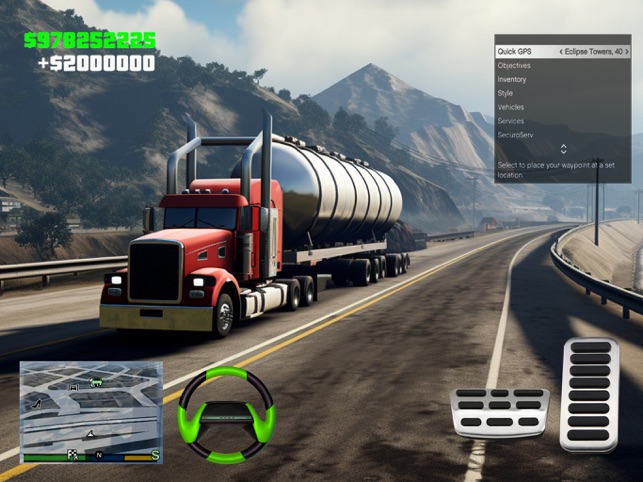Open the Objectives menu entry
Screen dimensions: 643x482
click(x=563, y=65)
